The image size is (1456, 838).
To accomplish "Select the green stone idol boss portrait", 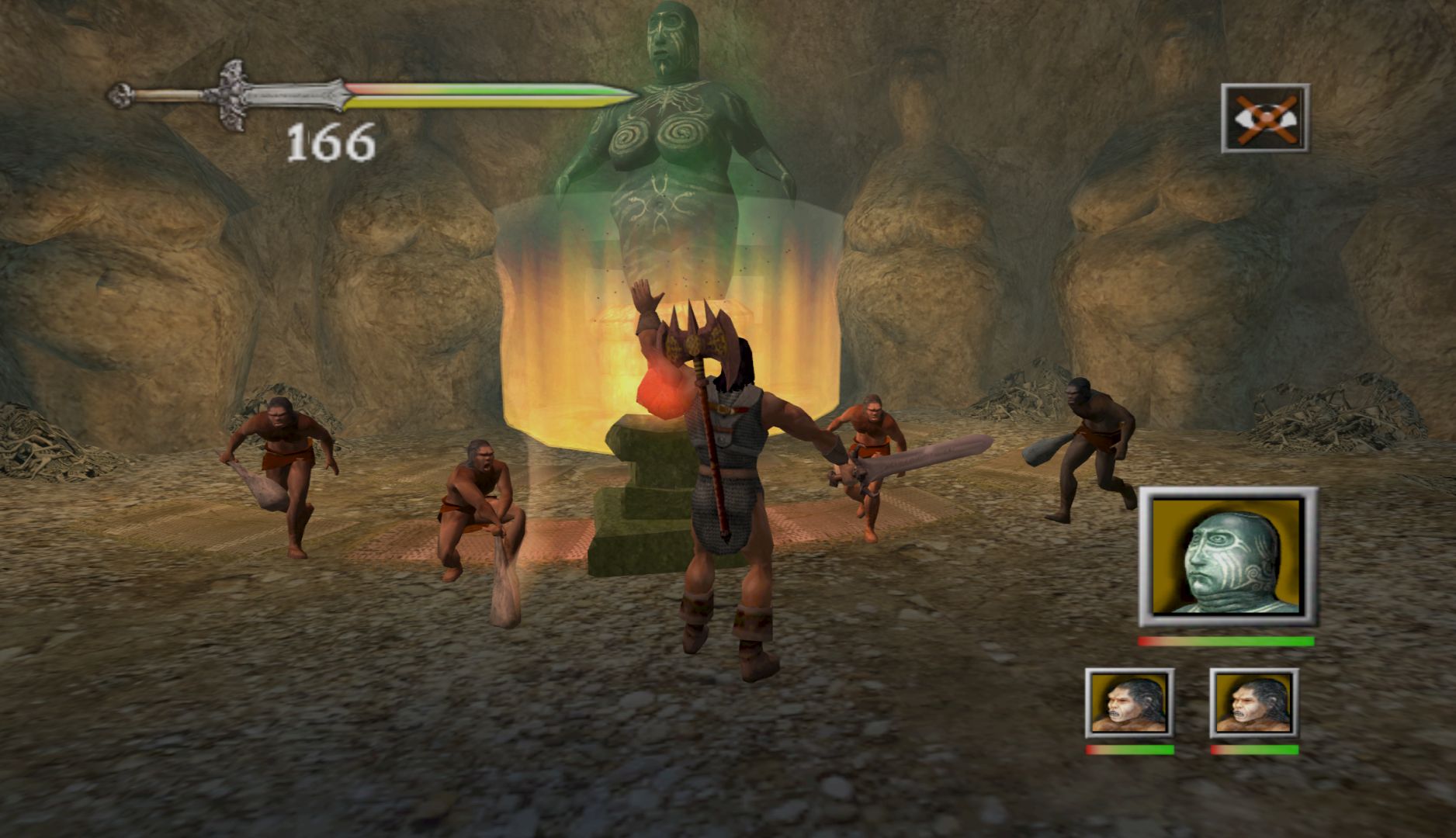I will click(1228, 556).
